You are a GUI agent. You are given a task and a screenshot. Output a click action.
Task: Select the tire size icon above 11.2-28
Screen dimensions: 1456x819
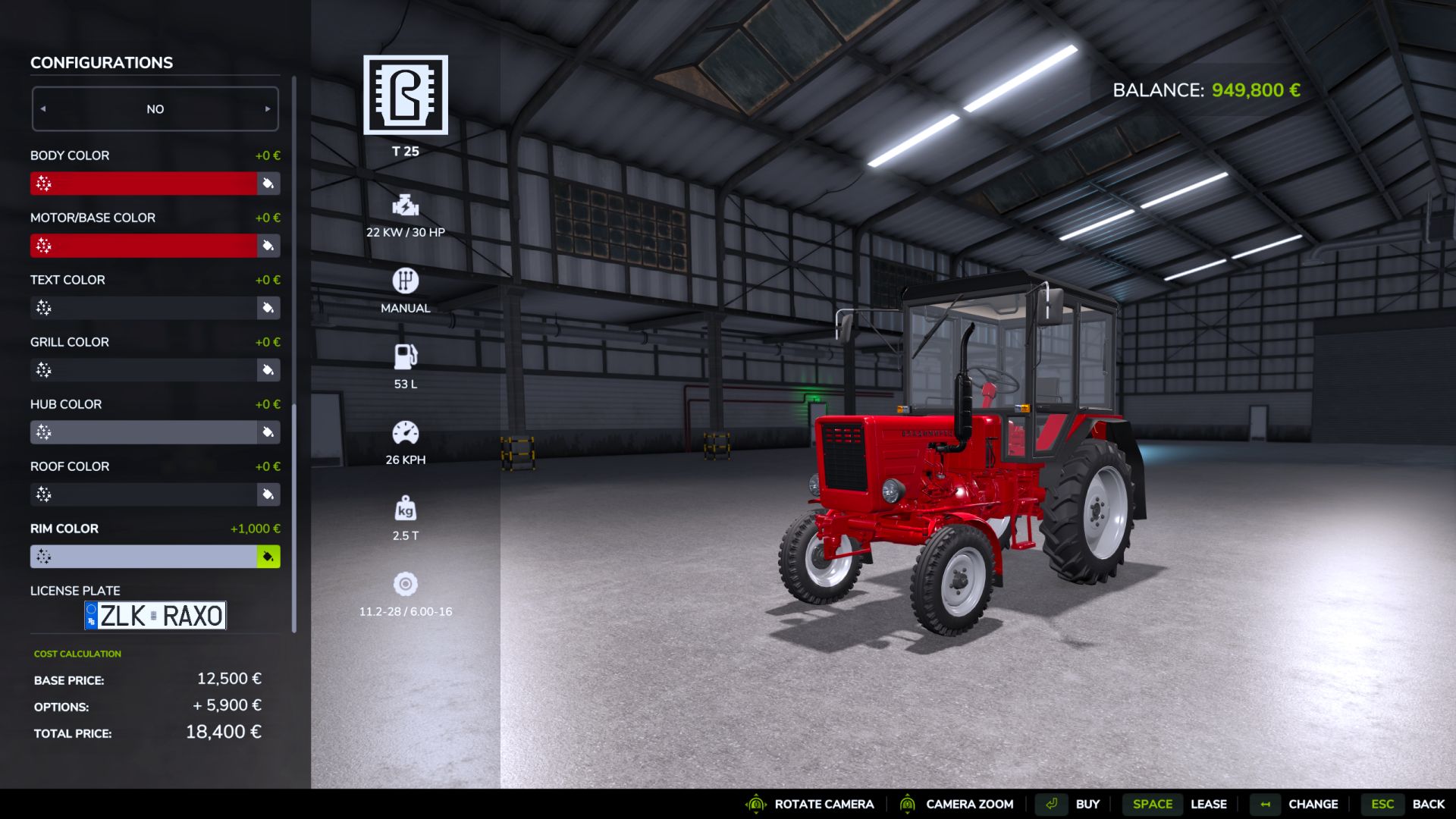click(x=405, y=584)
